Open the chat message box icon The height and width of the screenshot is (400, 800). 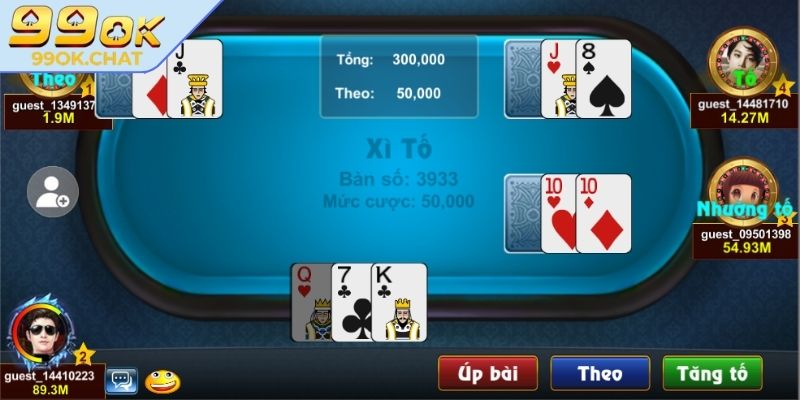[121, 380]
